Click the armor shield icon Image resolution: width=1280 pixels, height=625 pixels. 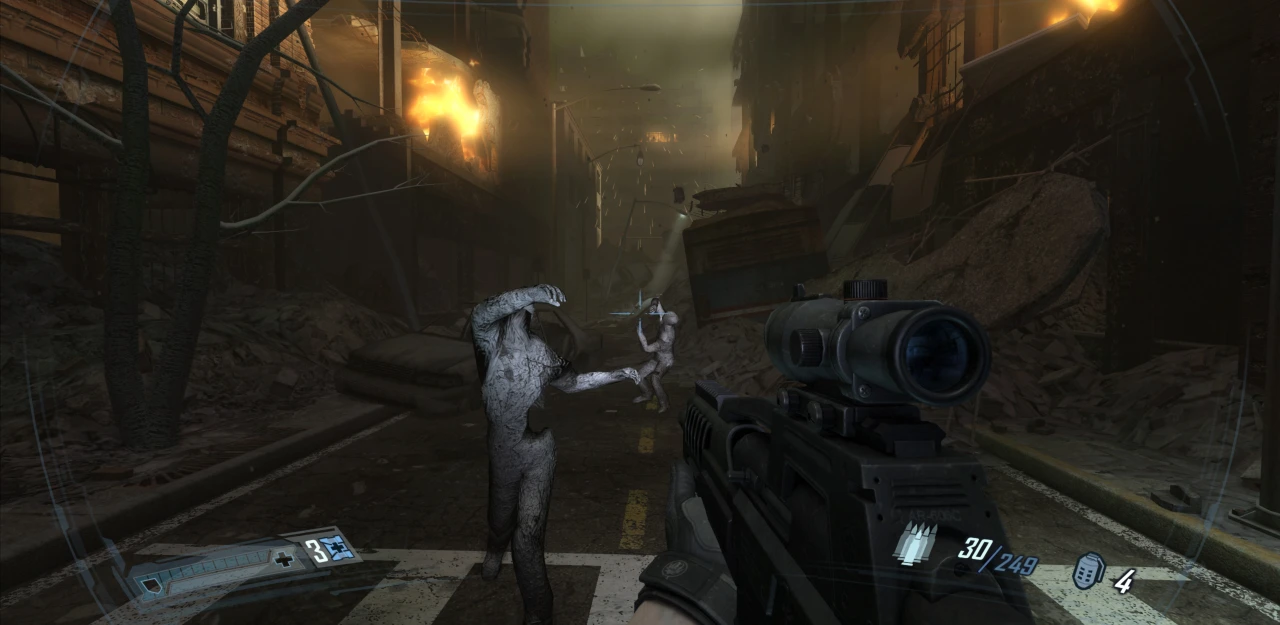(x=150, y=585)
